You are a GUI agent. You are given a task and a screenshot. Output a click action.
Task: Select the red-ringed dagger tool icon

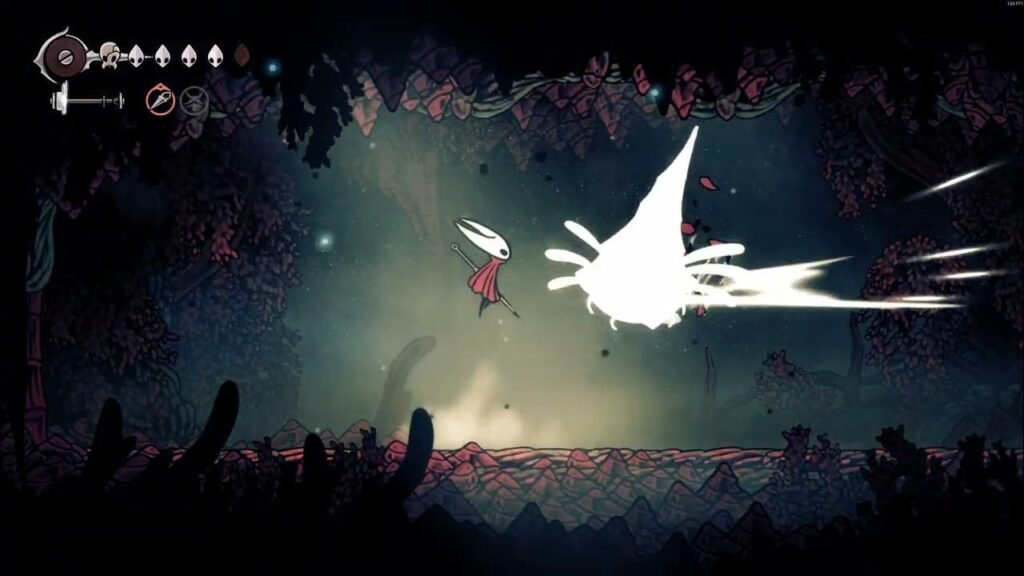160,99
